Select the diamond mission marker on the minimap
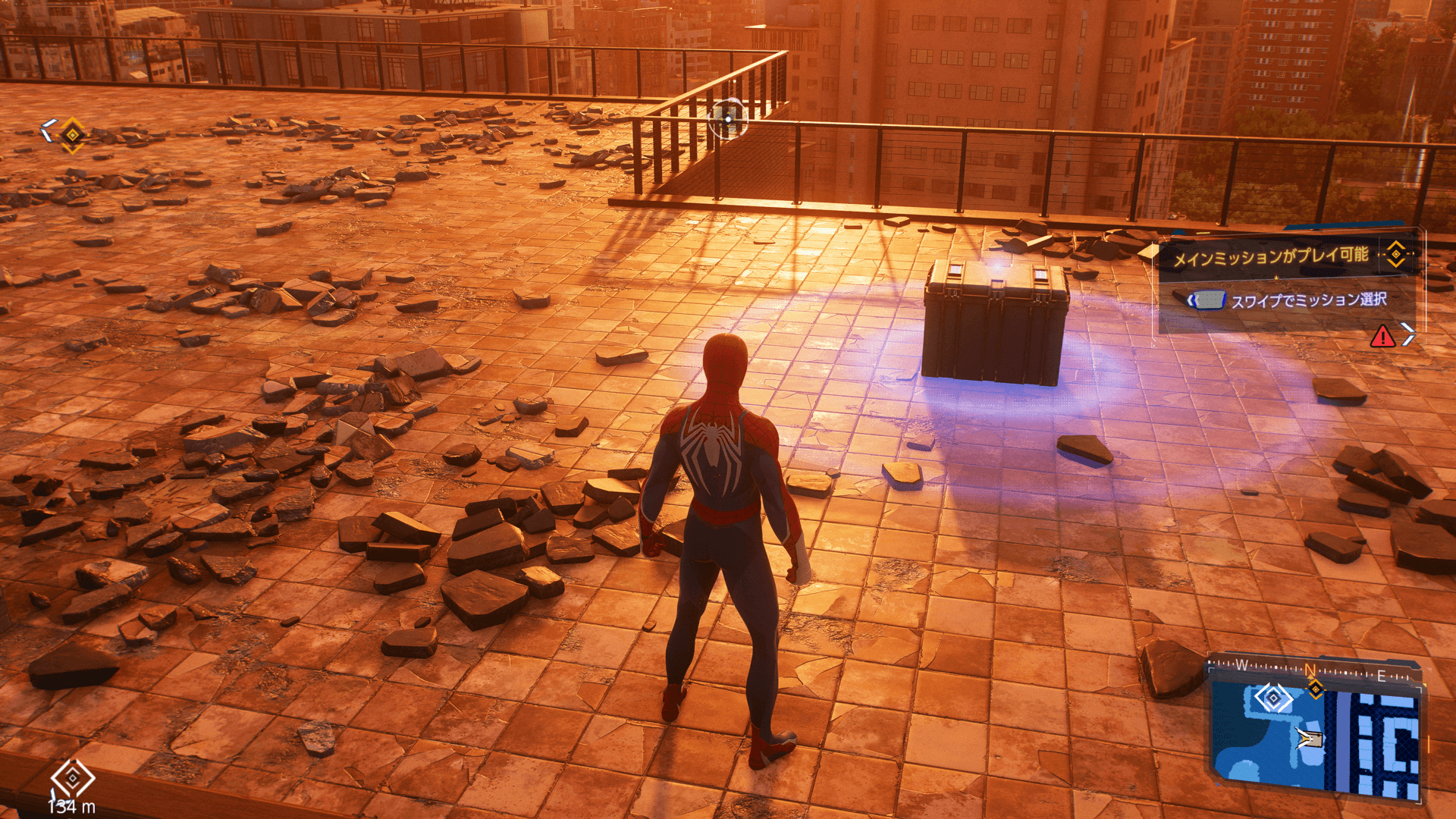Screen dimensions: 1456x819 pyautogui.click(x=1273, y=697)
